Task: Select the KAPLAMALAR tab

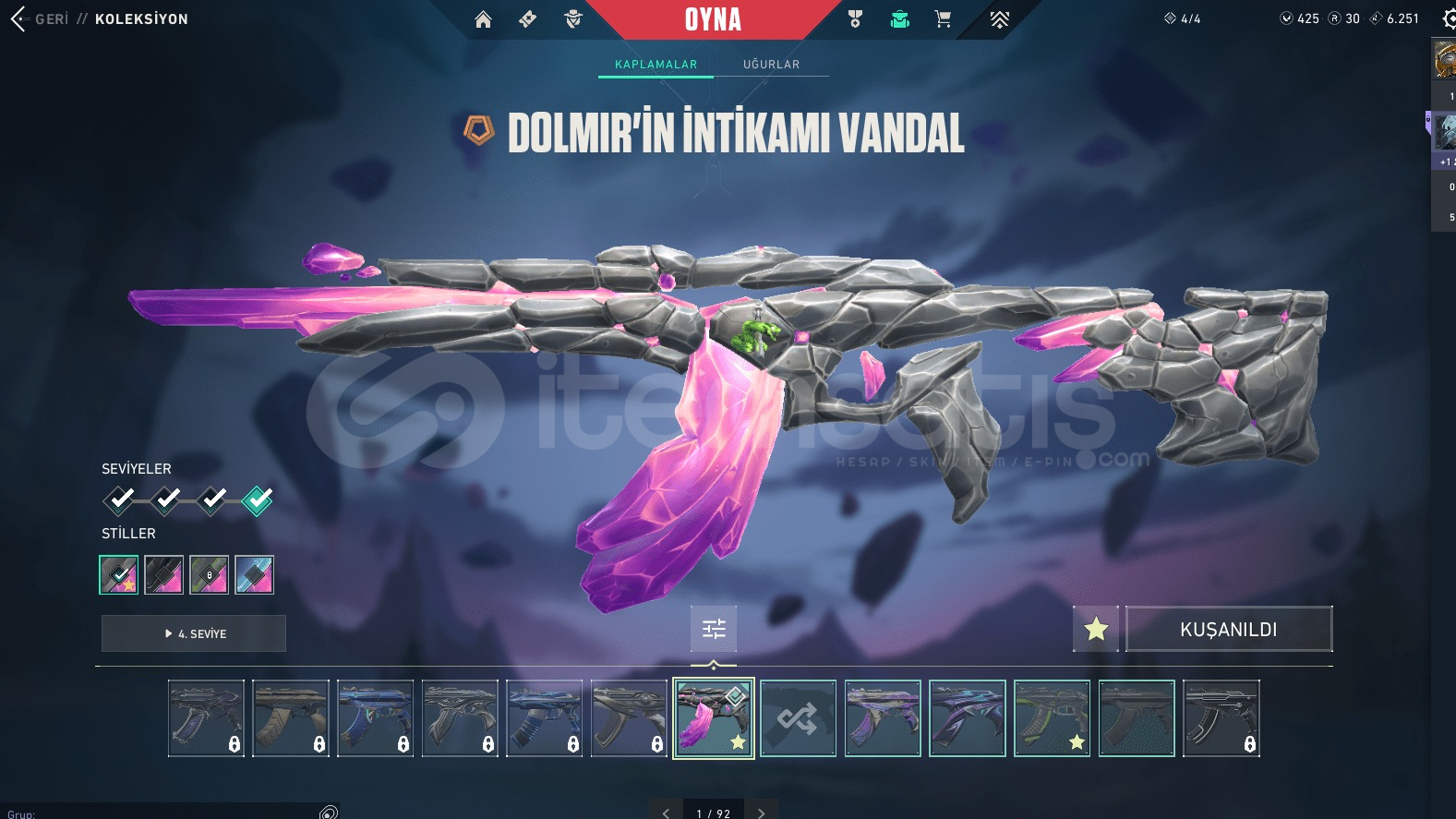Action: 656,64
